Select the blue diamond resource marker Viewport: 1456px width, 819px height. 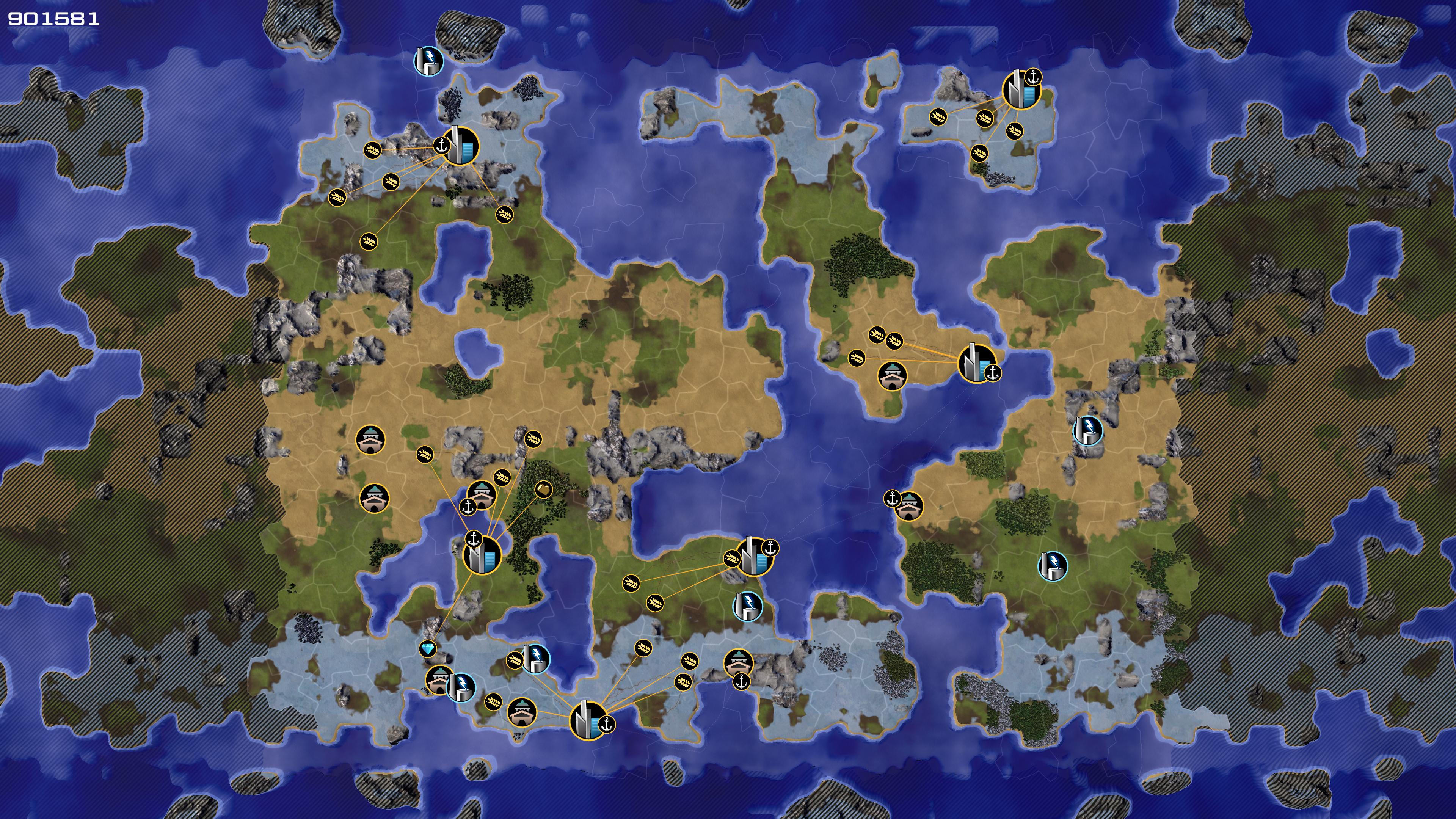click(x=428, y=648)
